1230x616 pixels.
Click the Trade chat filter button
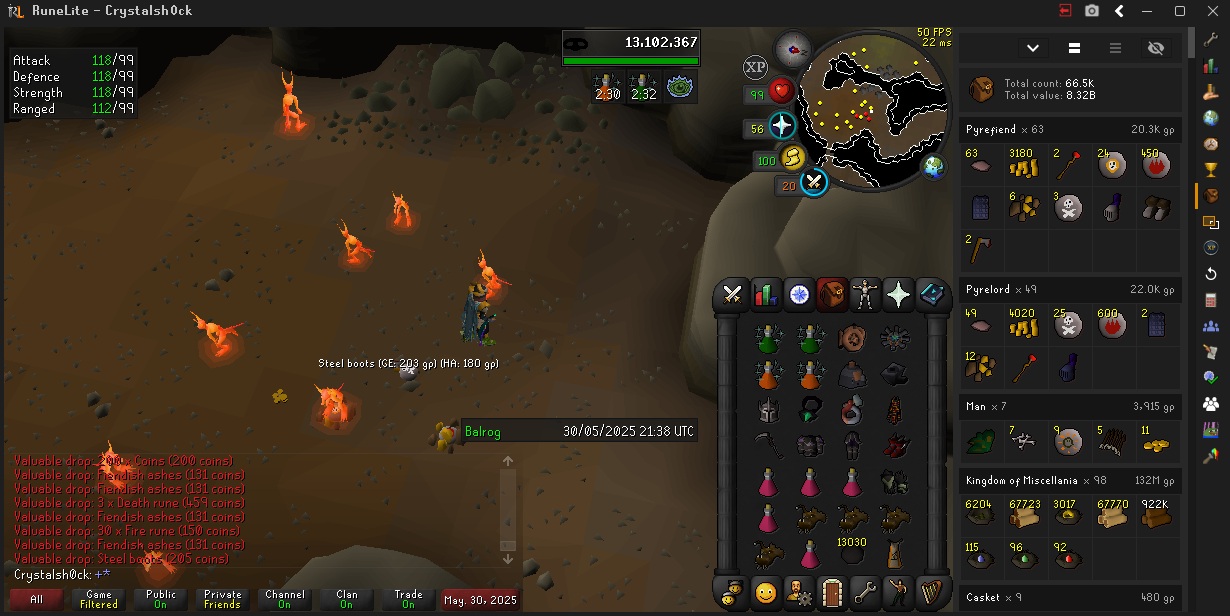408,600
